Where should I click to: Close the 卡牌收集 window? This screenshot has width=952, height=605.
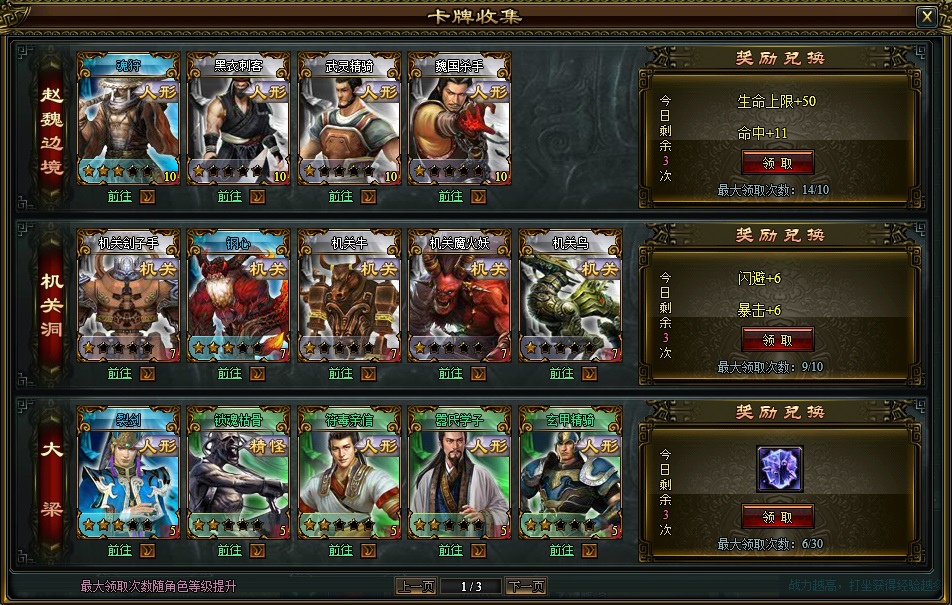[927, 17]
